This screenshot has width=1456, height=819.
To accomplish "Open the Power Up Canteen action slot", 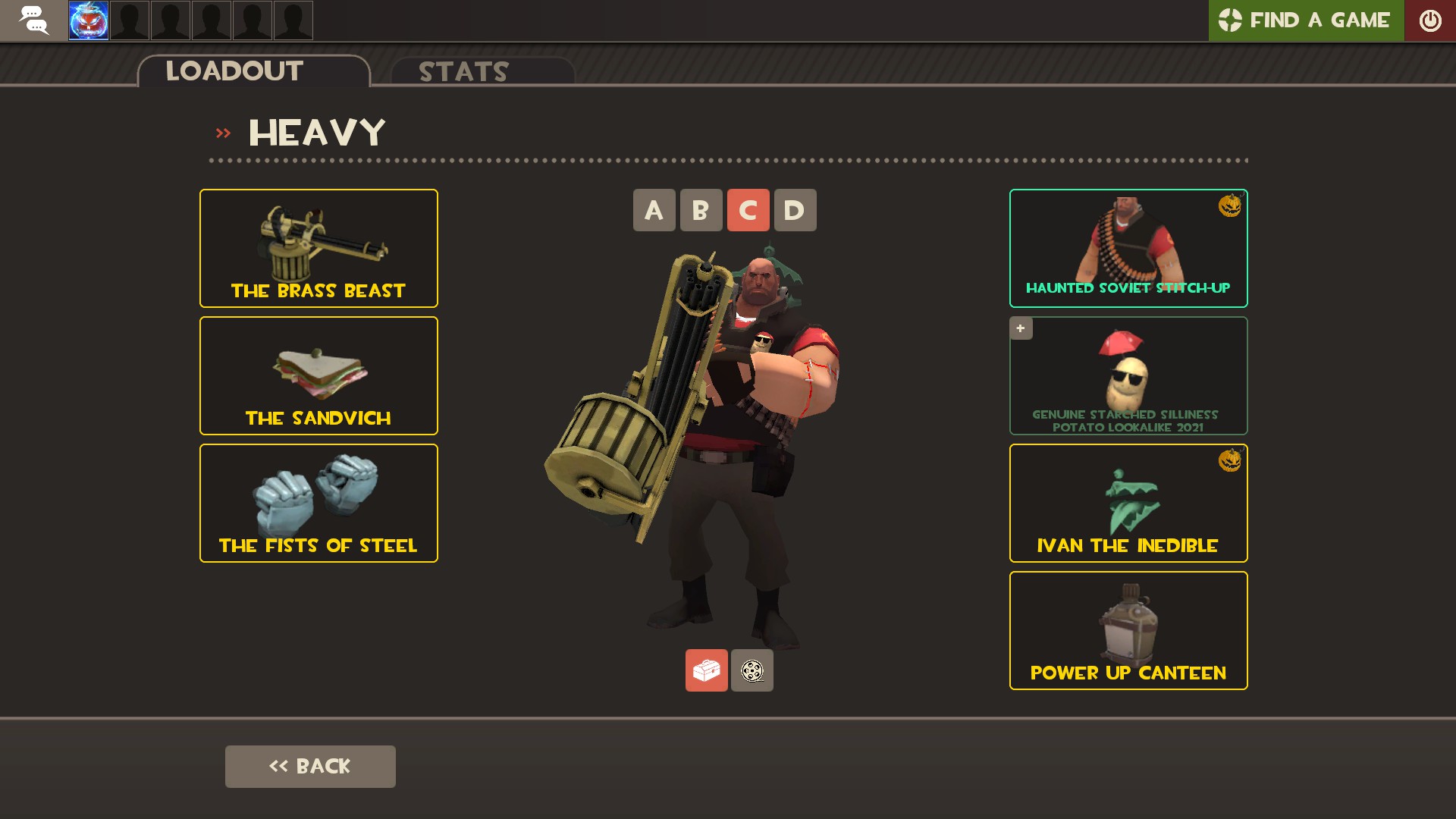I will [1128, 630].
